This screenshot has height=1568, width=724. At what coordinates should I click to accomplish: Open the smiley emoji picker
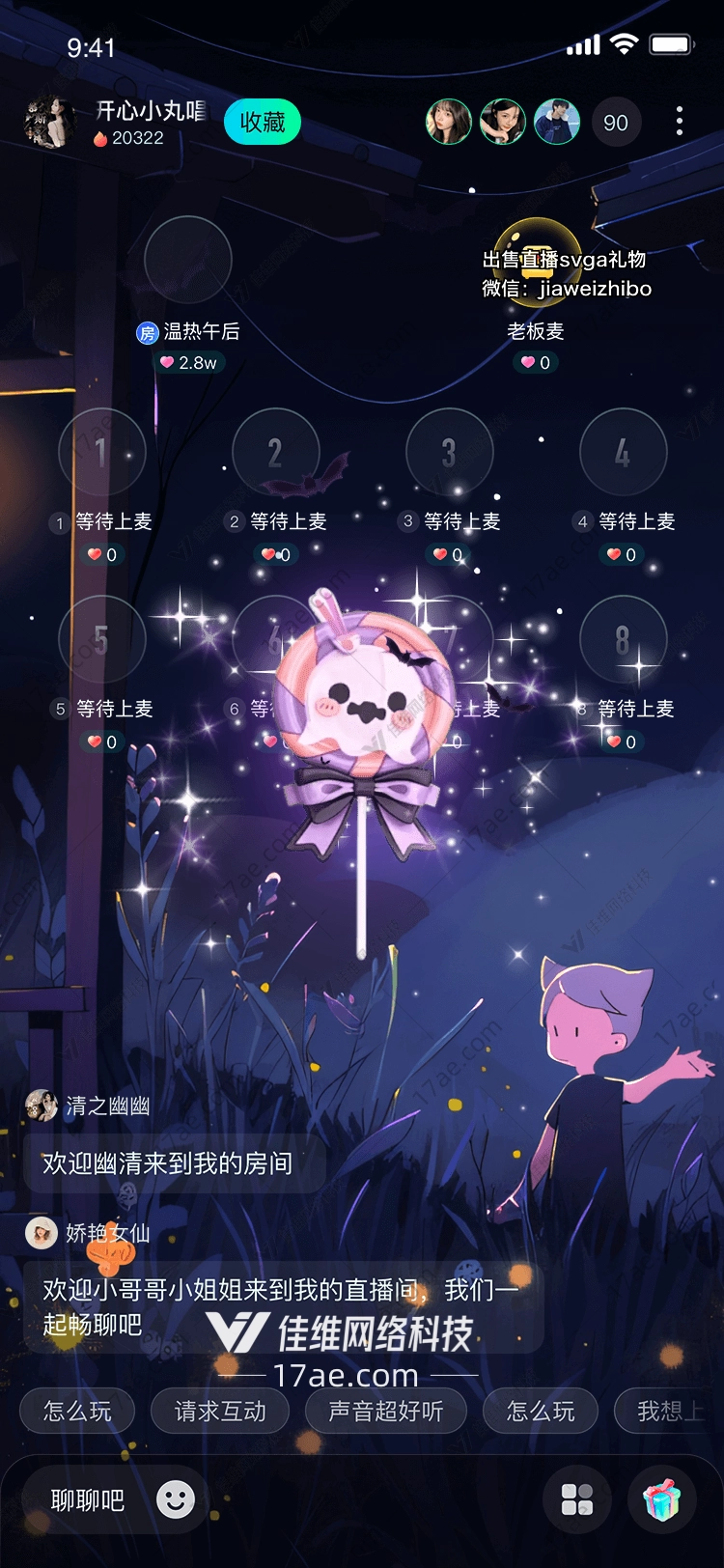pos(176,1499)
